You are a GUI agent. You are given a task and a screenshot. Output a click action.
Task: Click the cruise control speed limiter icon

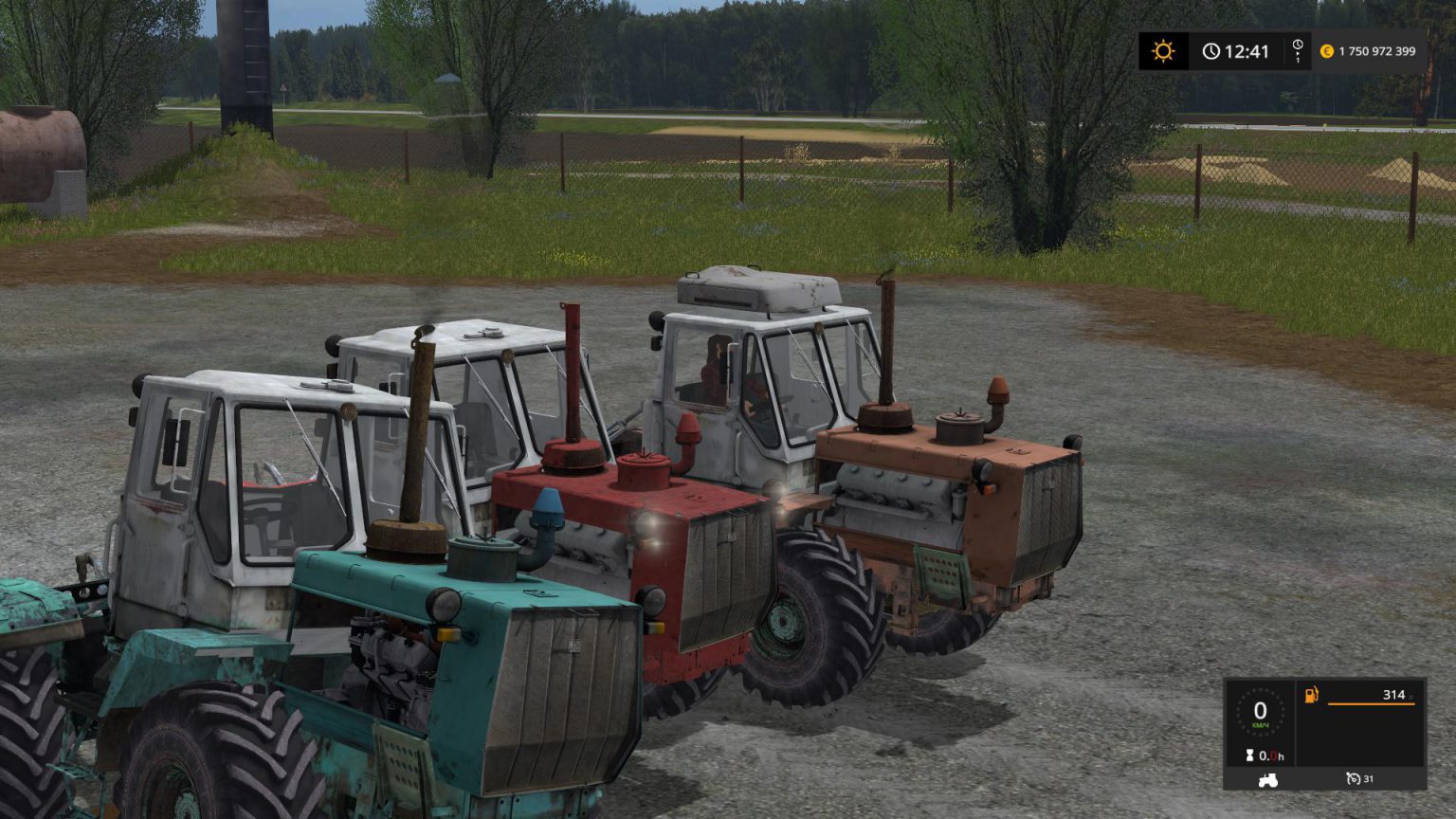(x=1354, y=778)
